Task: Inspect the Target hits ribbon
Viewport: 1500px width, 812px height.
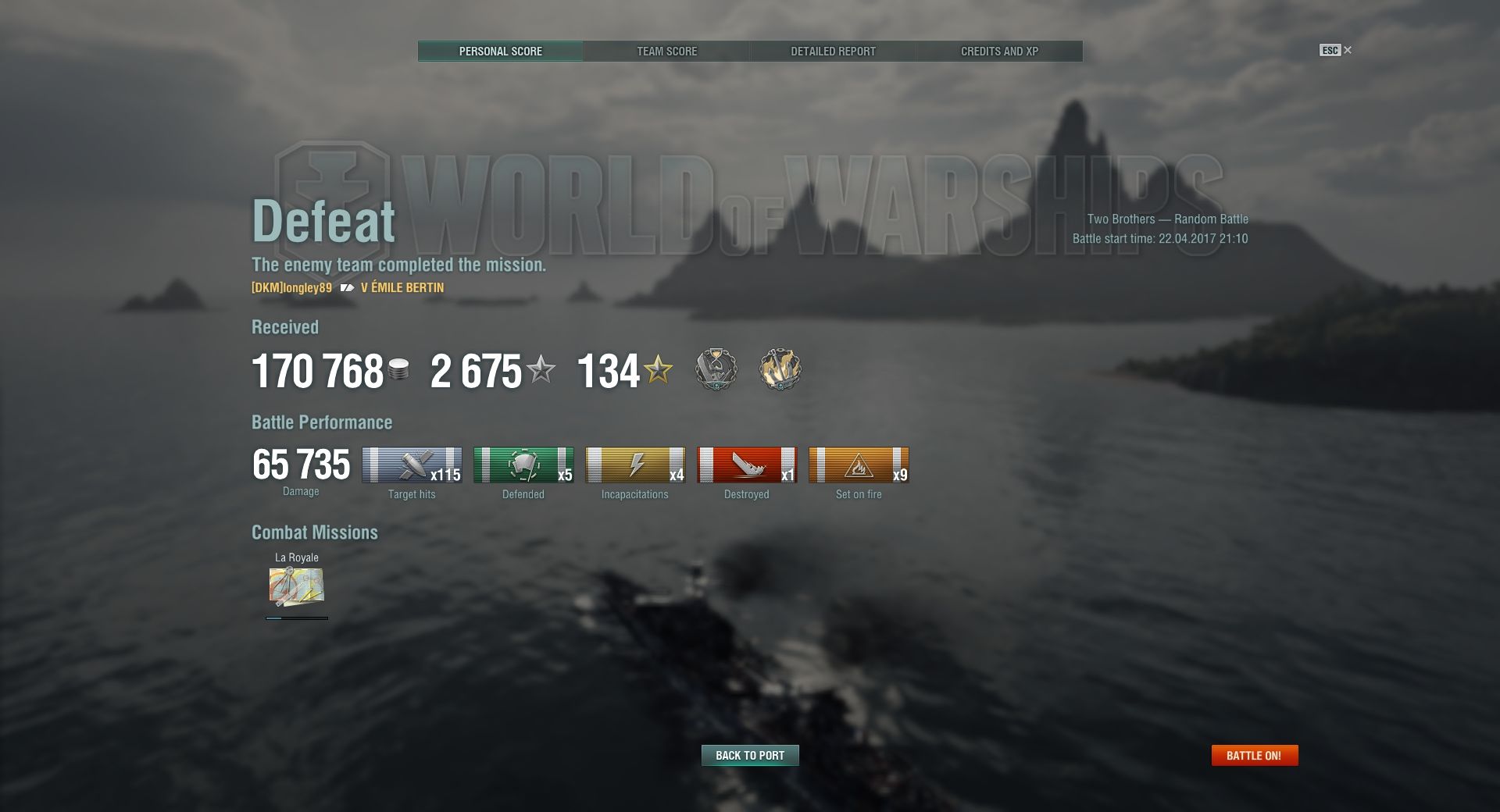Action: tap(412, 465)
